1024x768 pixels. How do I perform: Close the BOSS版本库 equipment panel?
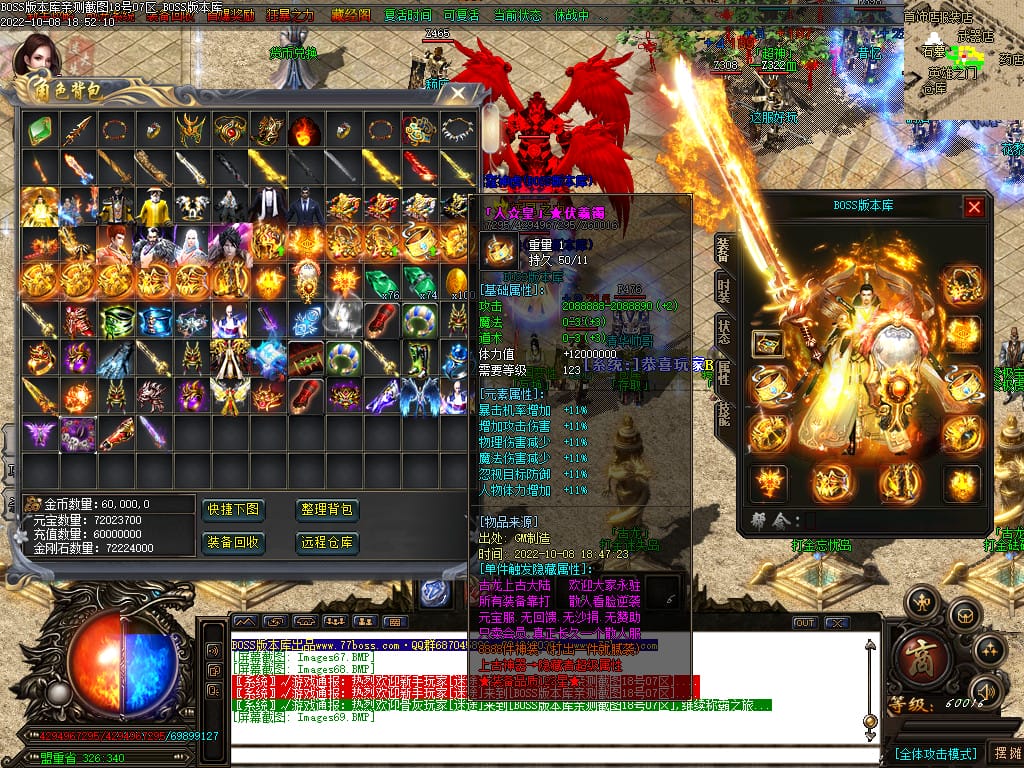(x=973, y=207)
